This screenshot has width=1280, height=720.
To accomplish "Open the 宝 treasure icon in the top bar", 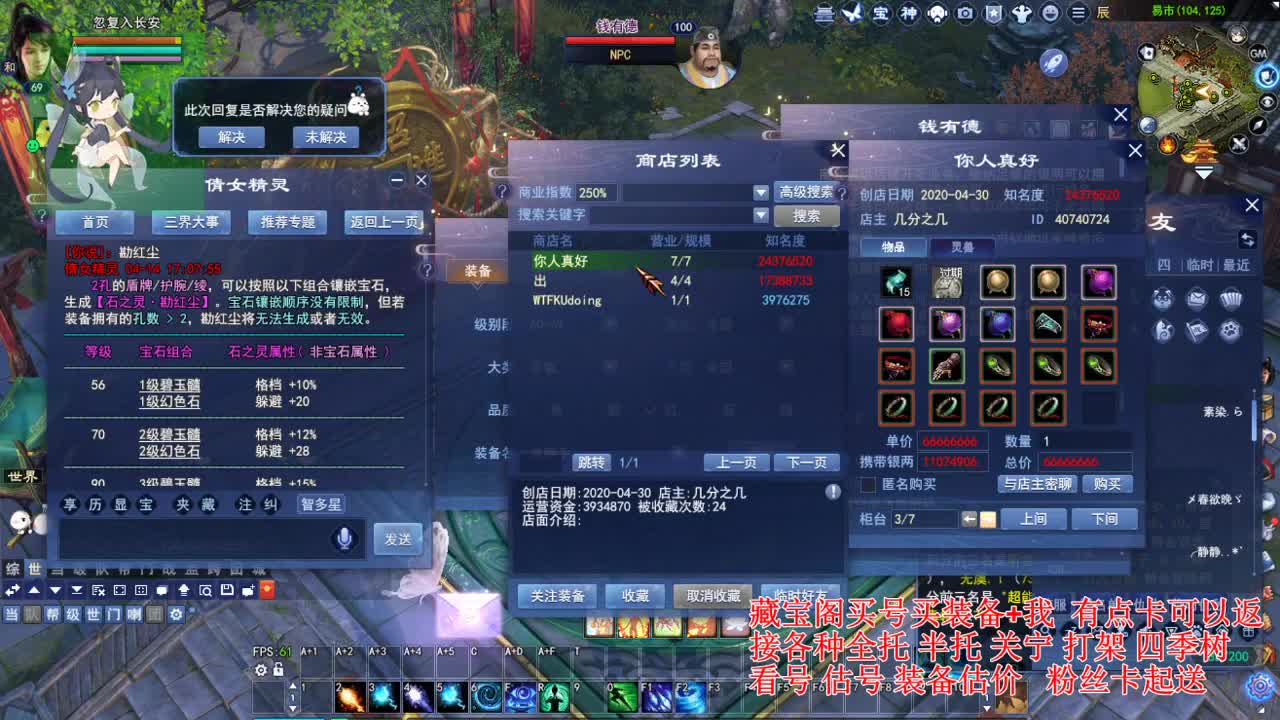I will click(x=880, y=14).
